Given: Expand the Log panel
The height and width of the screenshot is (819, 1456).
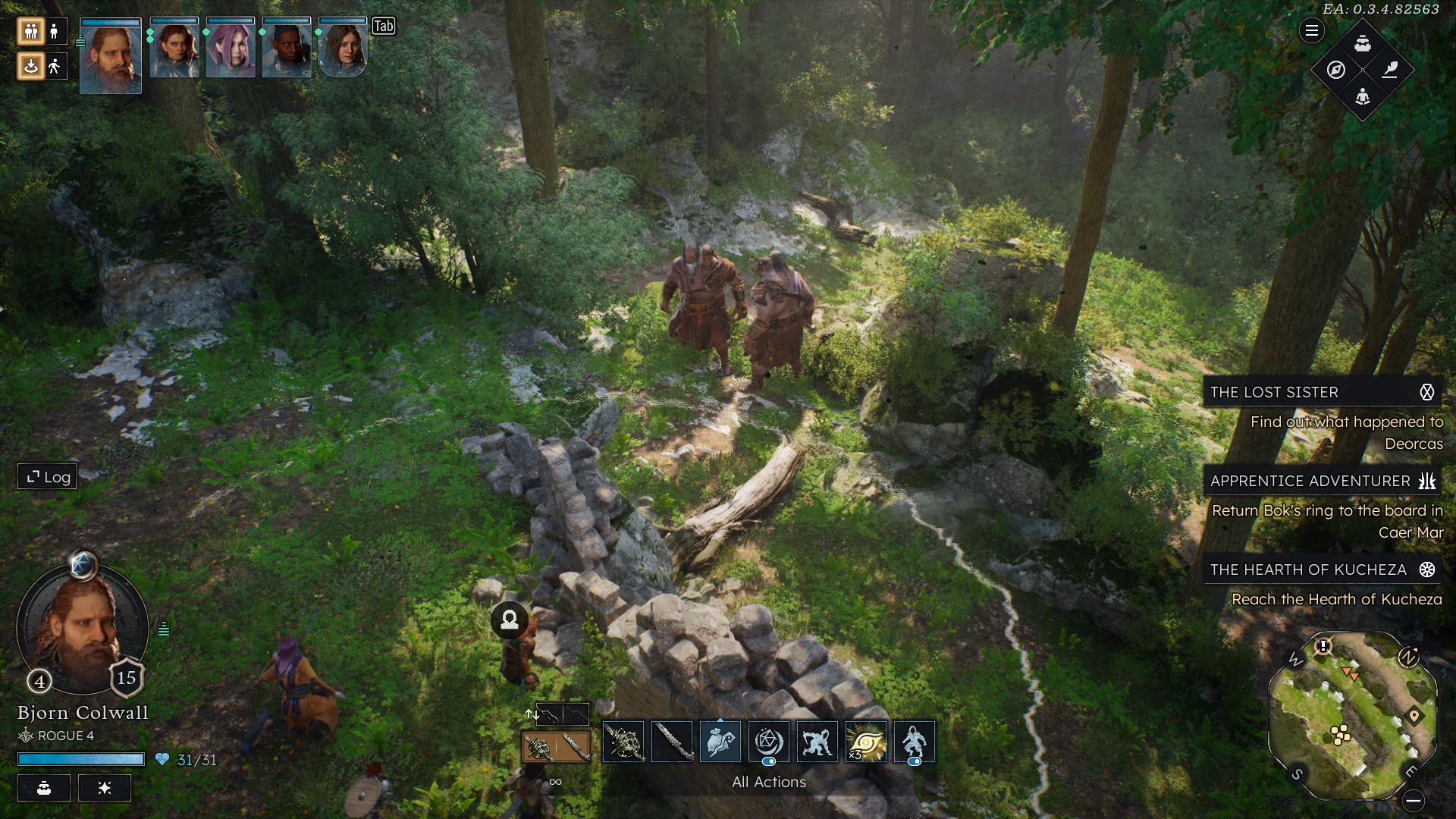Looking at the screenshot, I should [x=48, y=477].
